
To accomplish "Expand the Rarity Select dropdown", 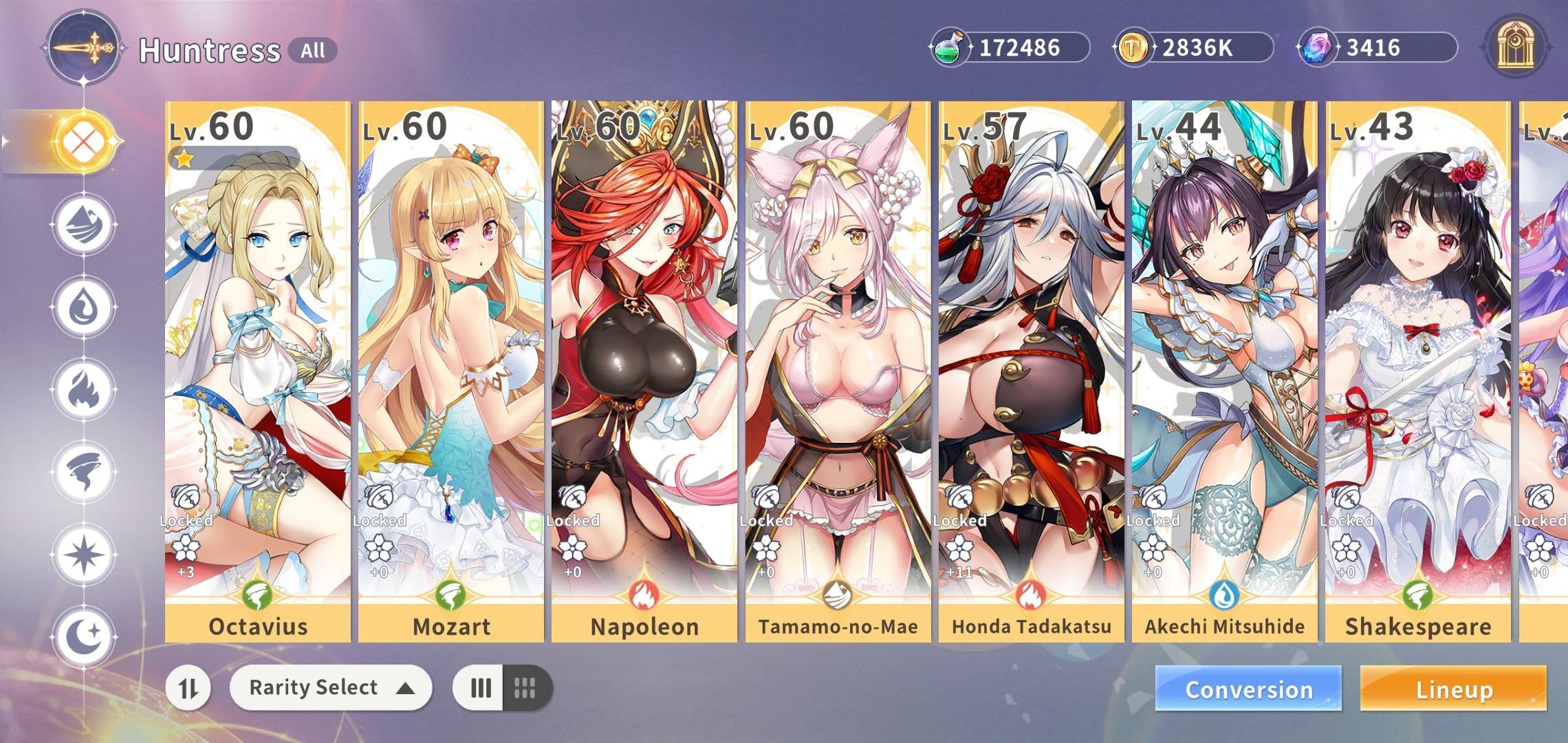I will [x=331, y=687].
